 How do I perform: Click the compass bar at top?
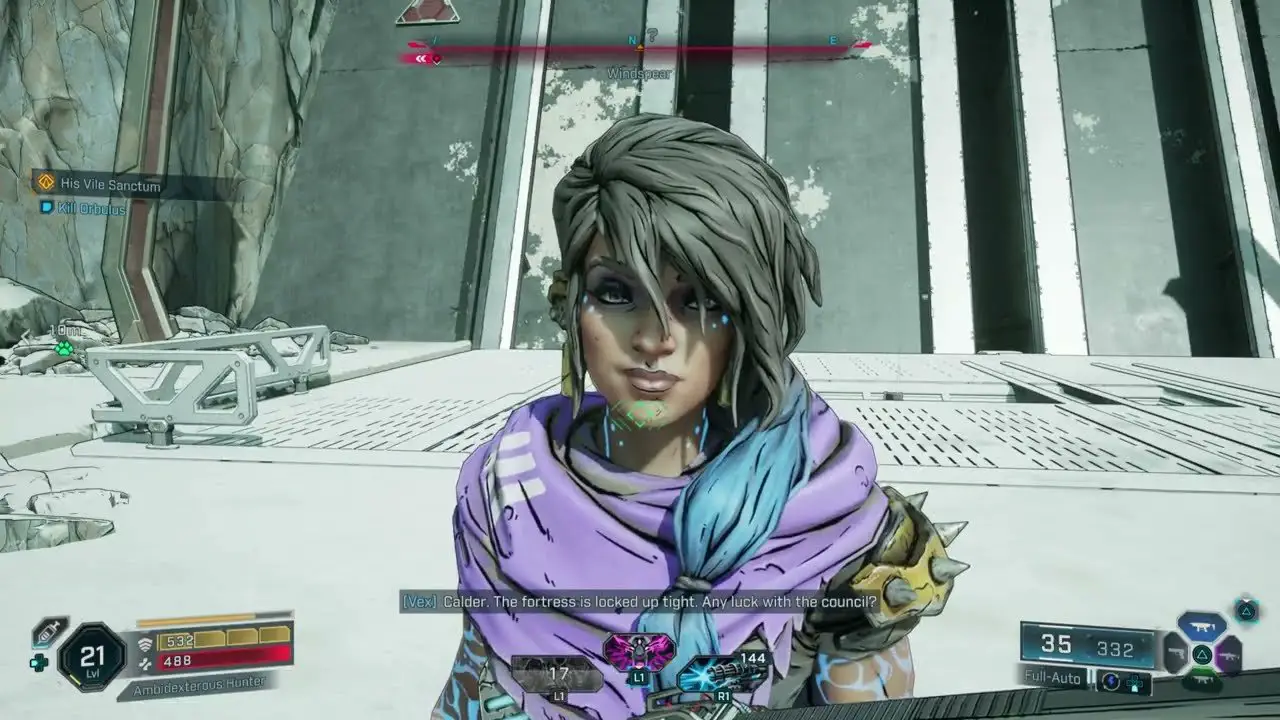coord(638,45)
